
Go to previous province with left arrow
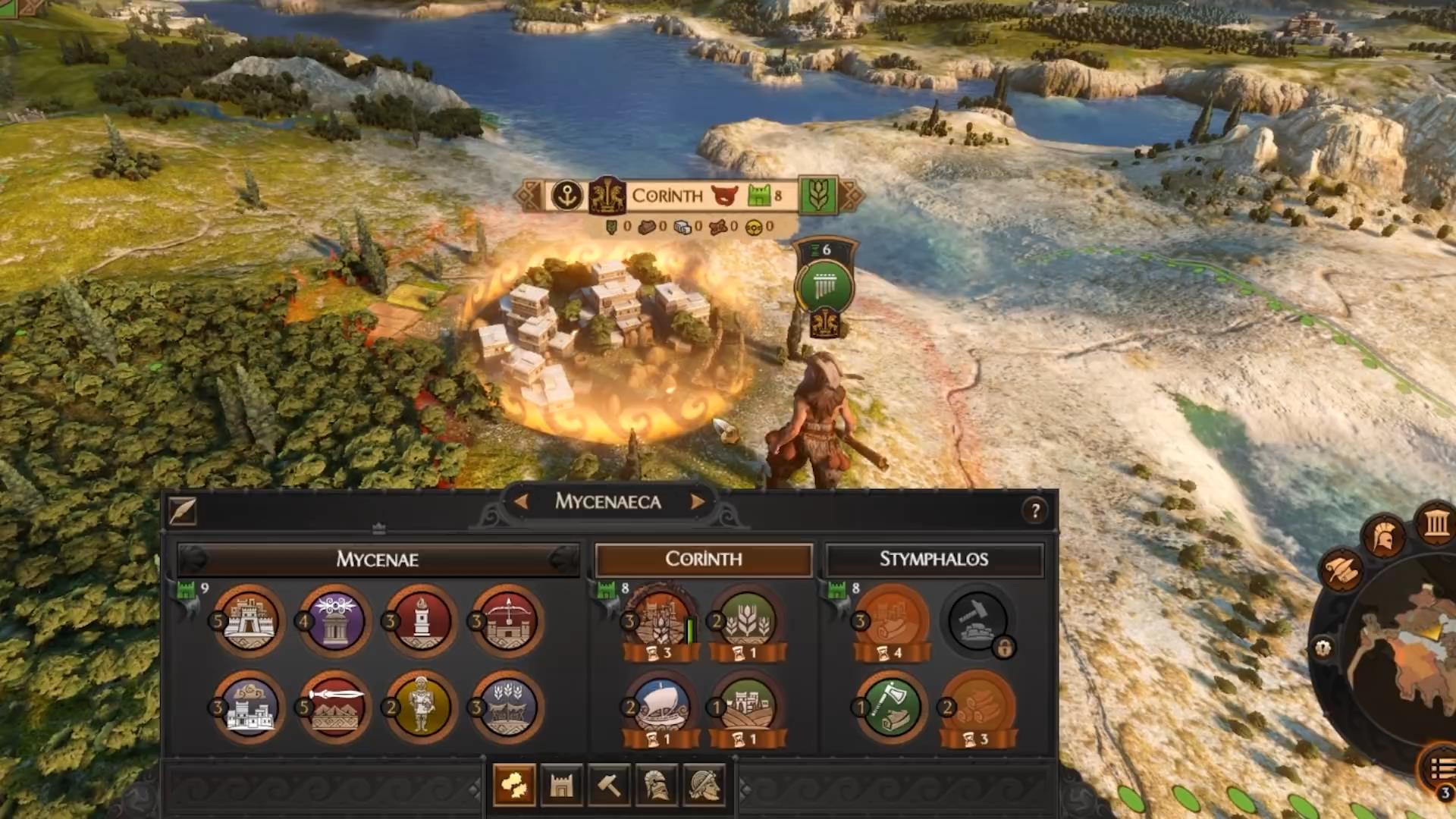pyautogui.click(x=521, y=501)
